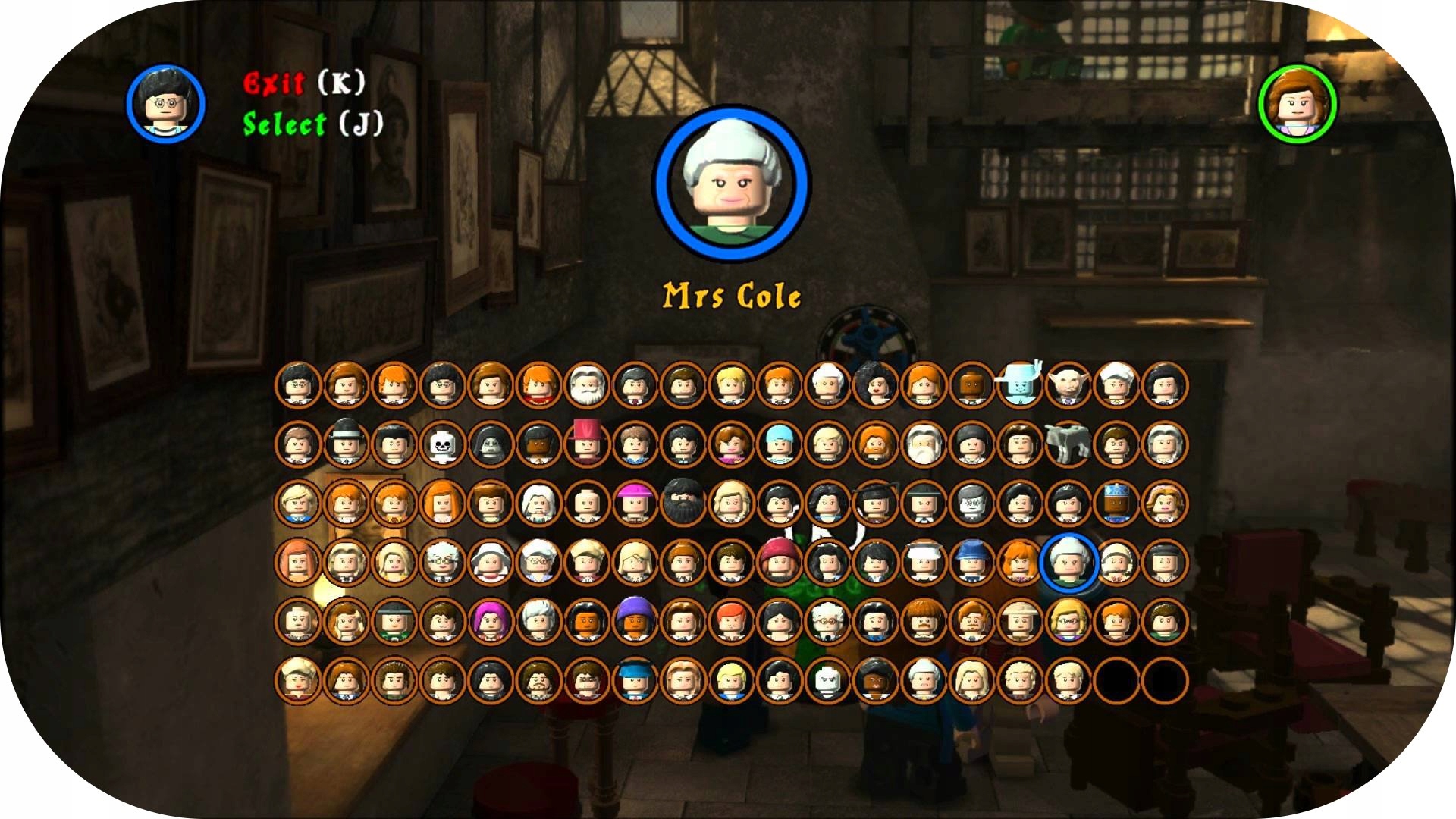Screen dimensions: 1456x819
Task: Choose the character with the pink wide-brim hat
Action: click(635, 503)
